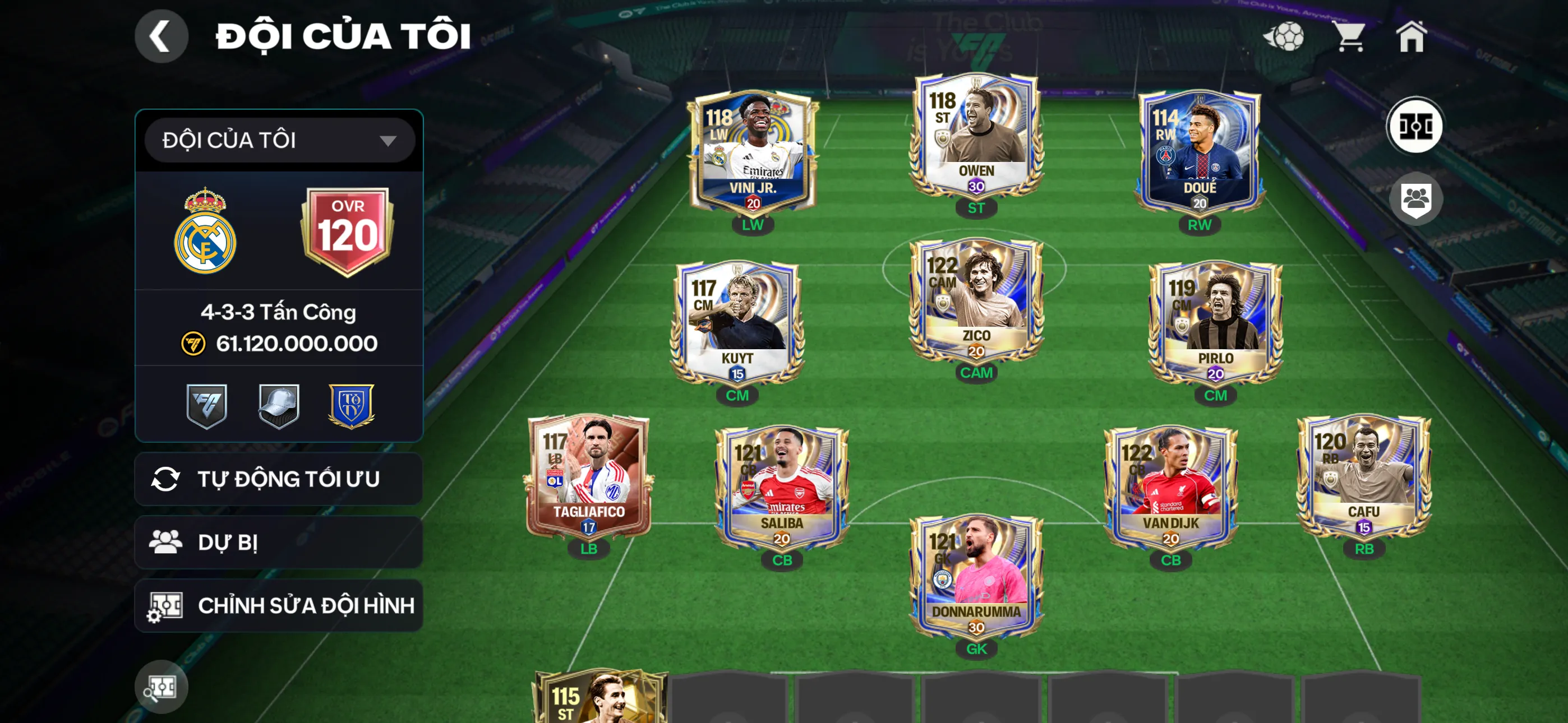Go back with the arrow next to ĐỘI CỦA TÔI
Image resolution: width=1568 pixels, height=723 pixels.
[162, 35]
